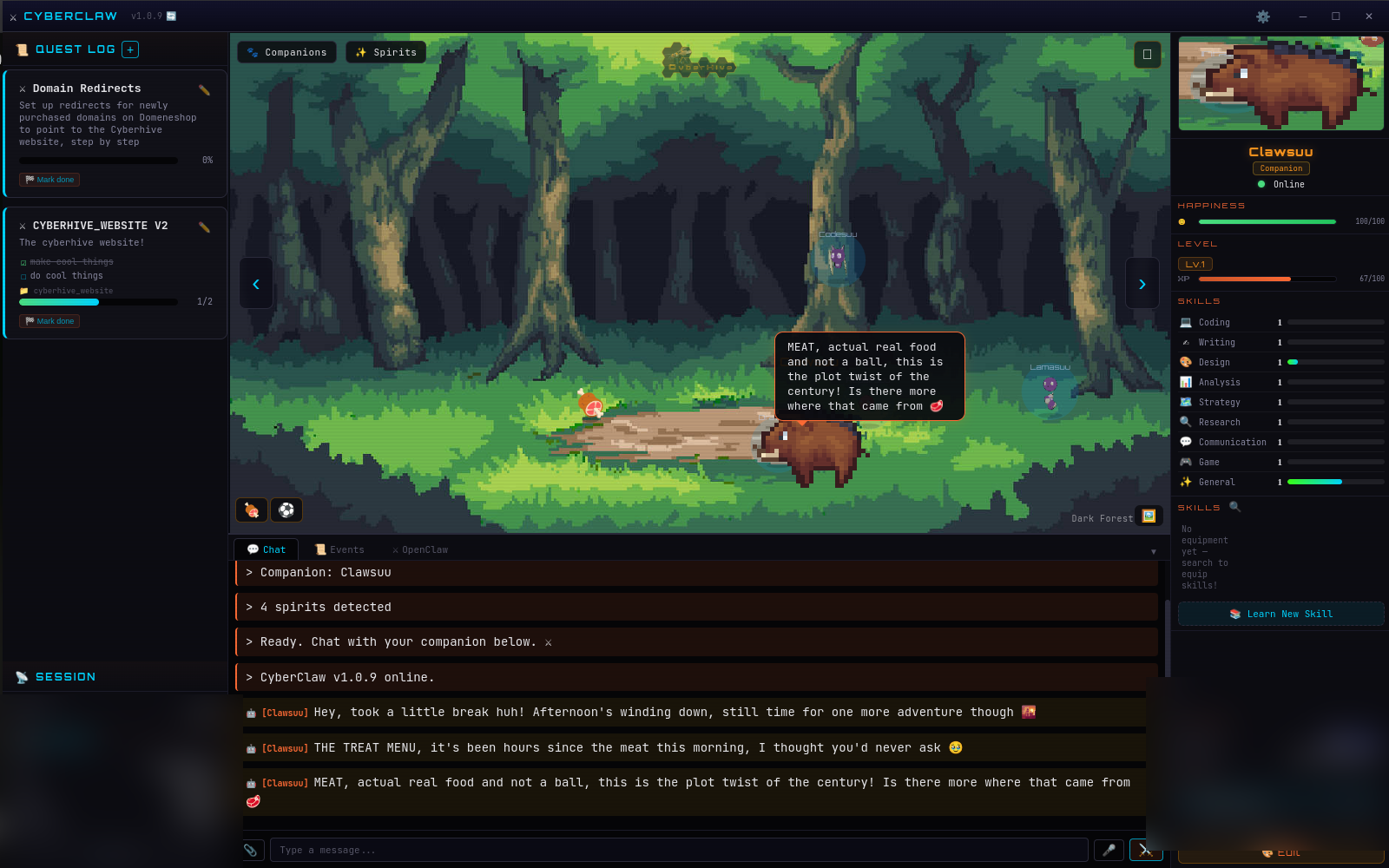
Task: Click the pencil icon on Domain Redirects quest
Action: click(x=204, y=88)
